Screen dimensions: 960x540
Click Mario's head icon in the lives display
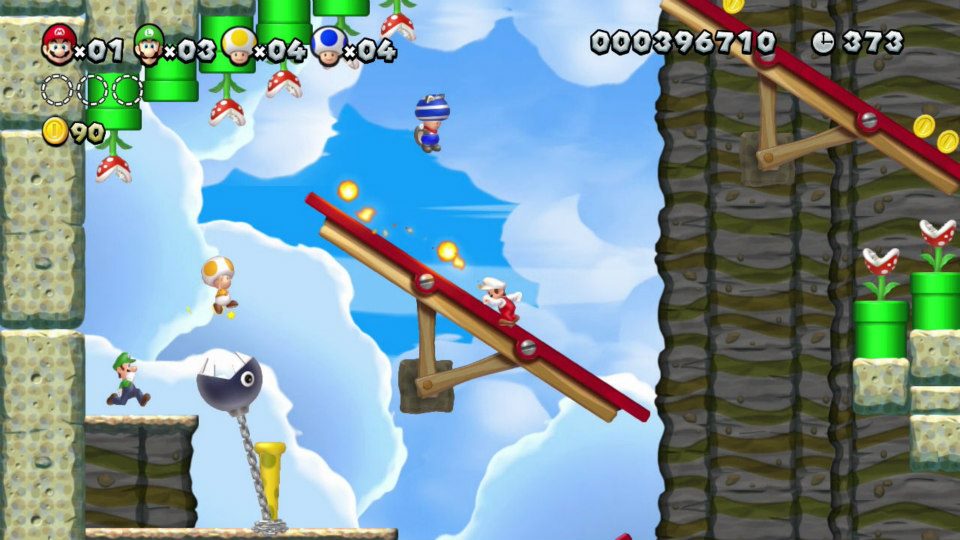(x=59, y=44)
